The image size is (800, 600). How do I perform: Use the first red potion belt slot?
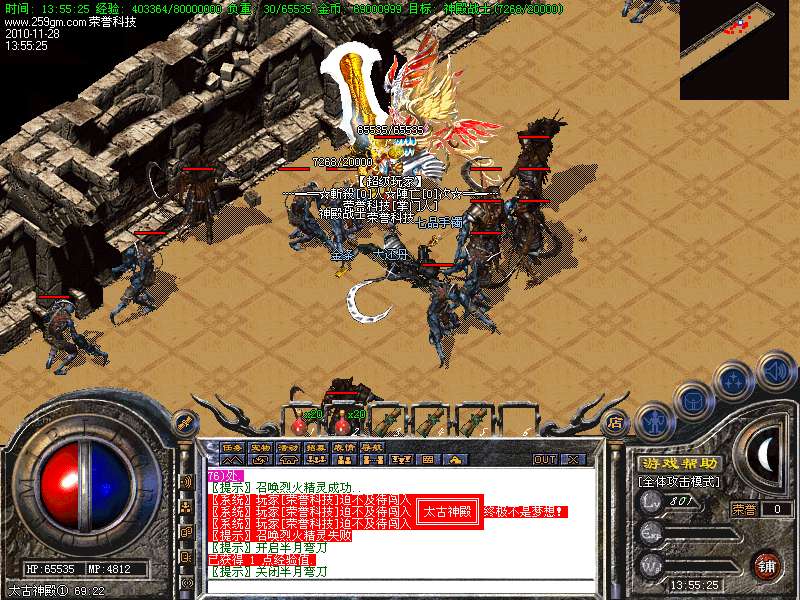tap(299, 414)
